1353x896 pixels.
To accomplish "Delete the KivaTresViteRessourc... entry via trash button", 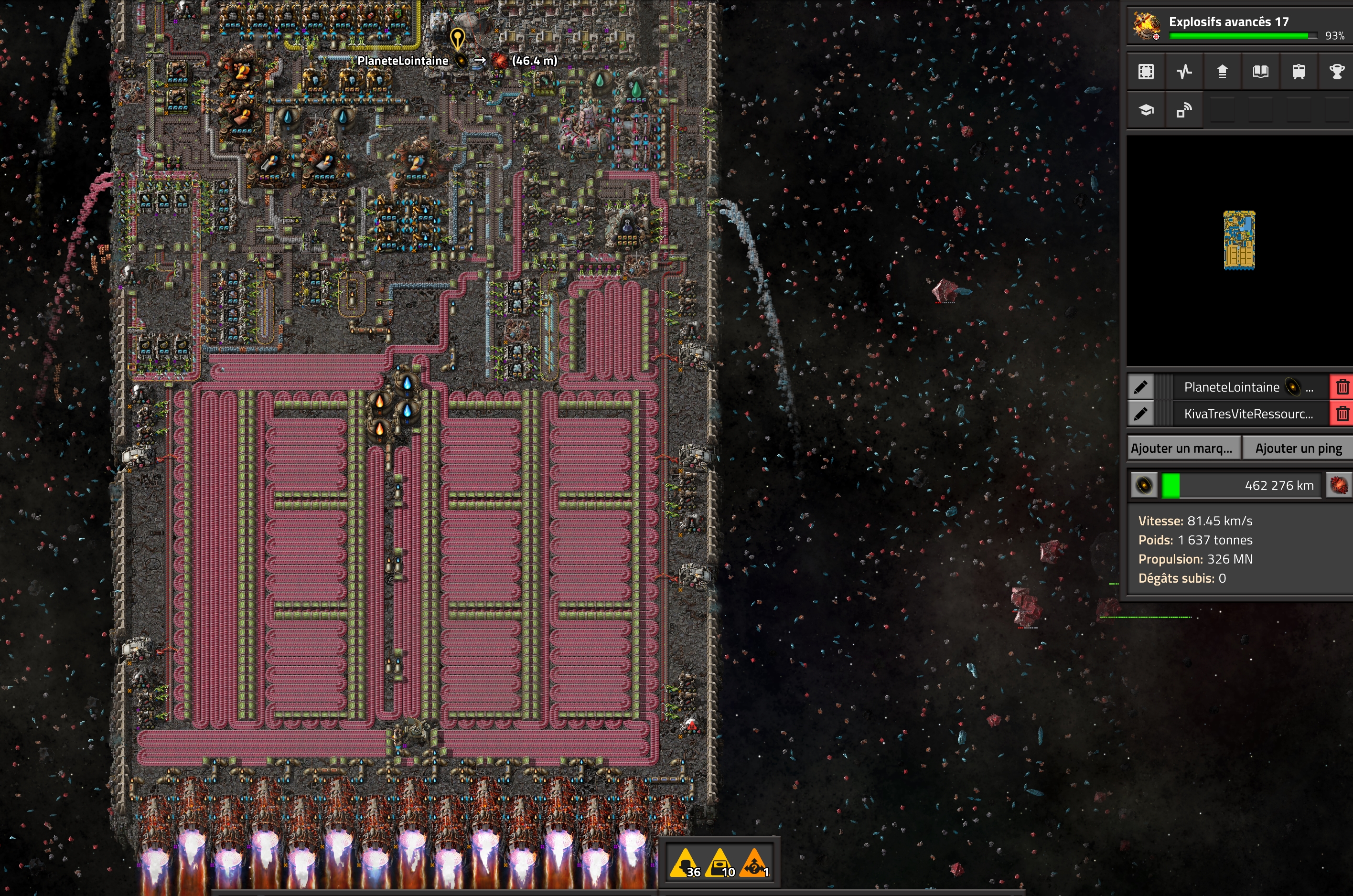I will click(1342, 413).
